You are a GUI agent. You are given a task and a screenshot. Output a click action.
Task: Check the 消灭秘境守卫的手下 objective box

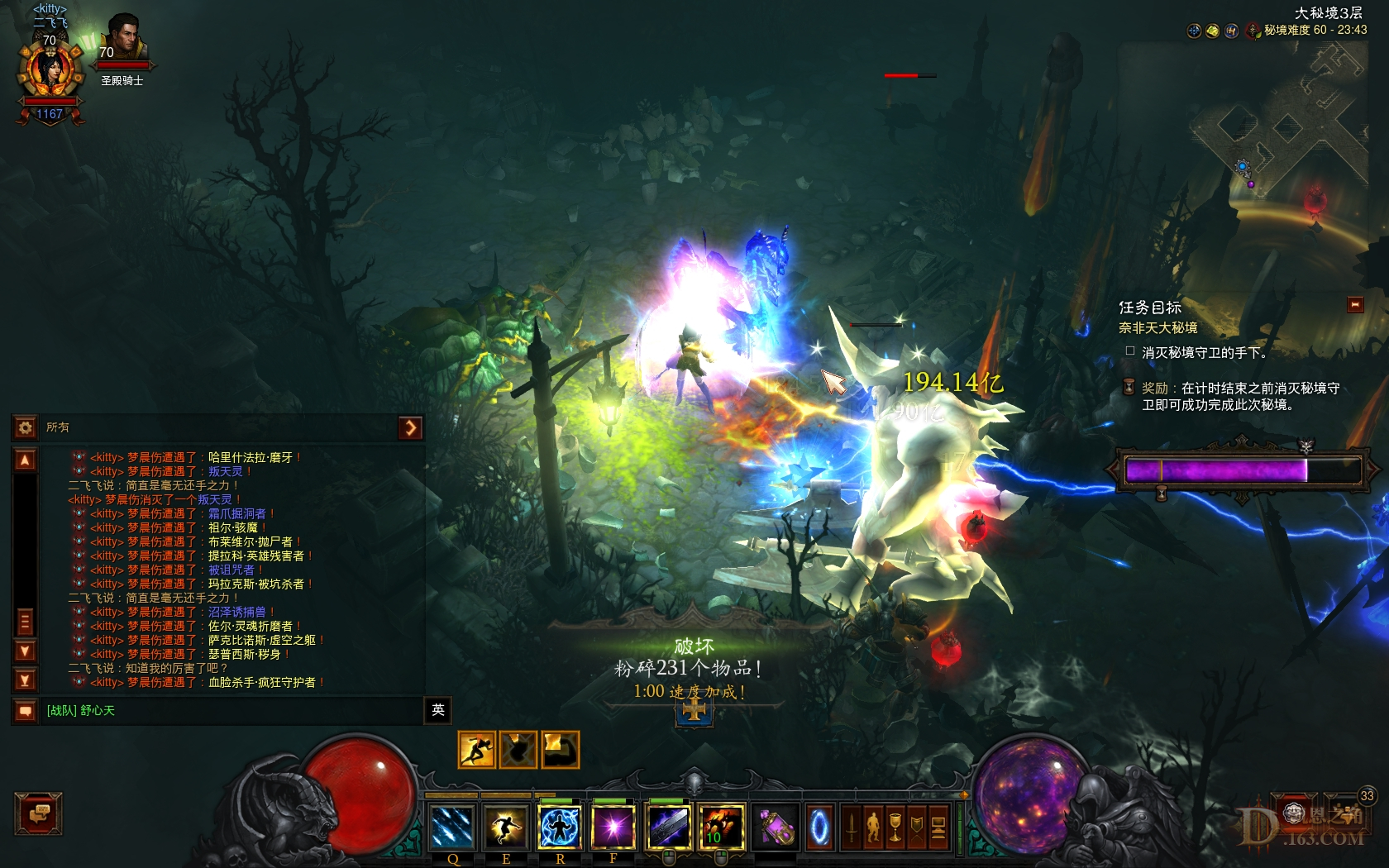tap(1129, 351)
